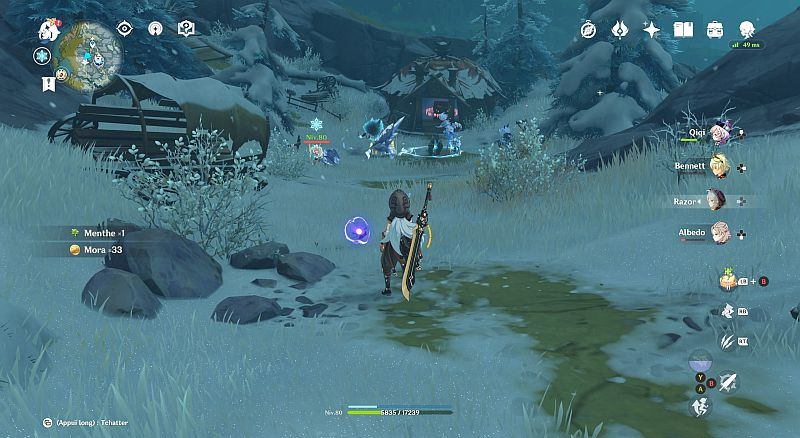Toggle the elemental sight eye icon
The width and height of the screenshot is (800, 438).
(125, 29)
